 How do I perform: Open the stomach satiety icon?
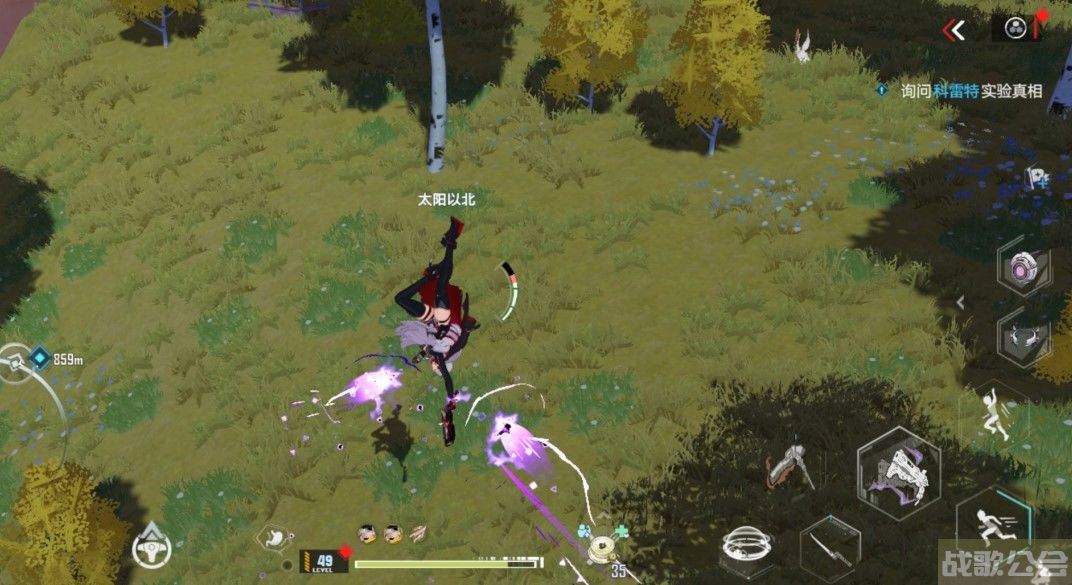[x=275, y=536]
